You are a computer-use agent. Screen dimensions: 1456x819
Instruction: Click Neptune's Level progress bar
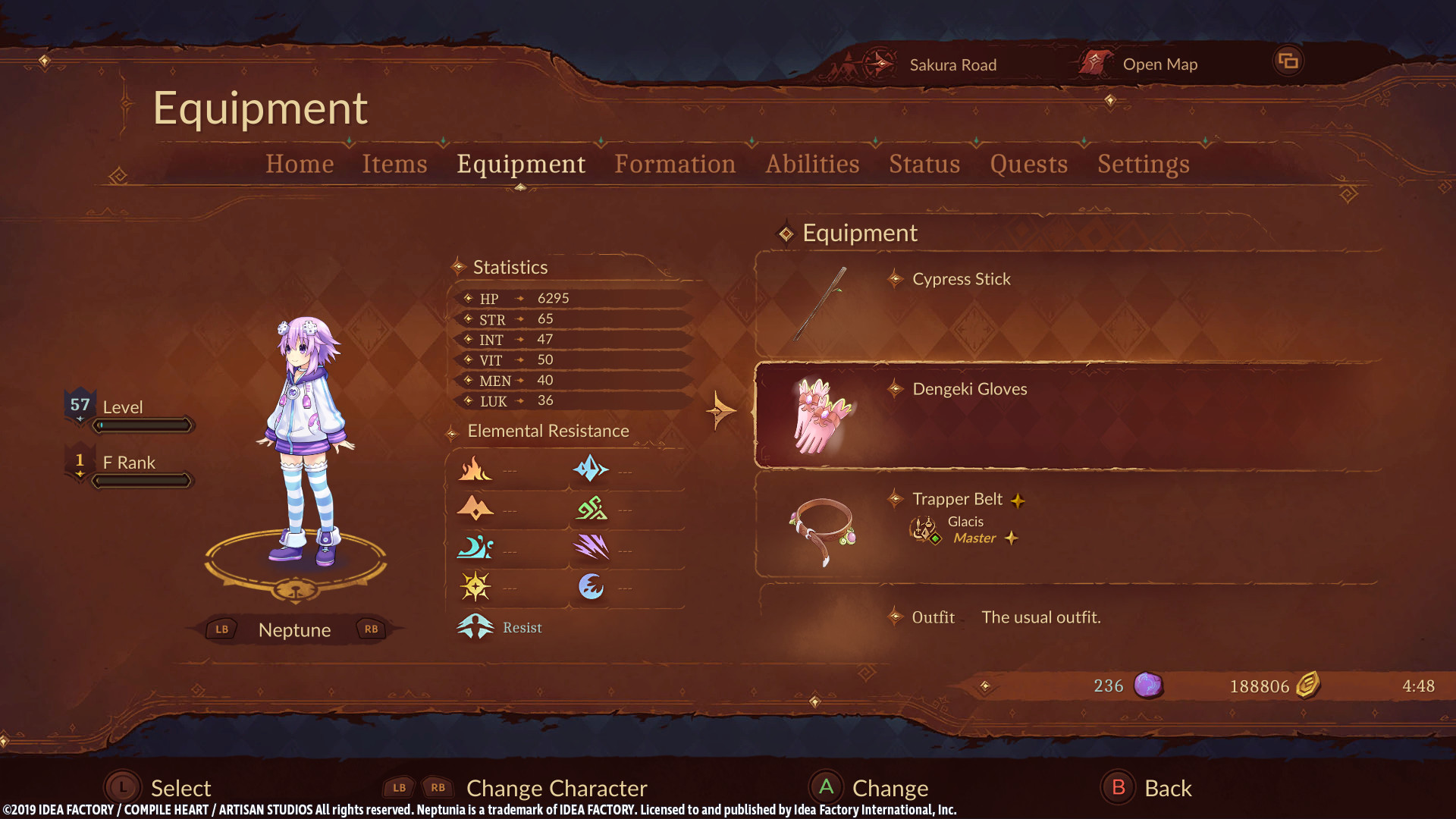[143, 425]
